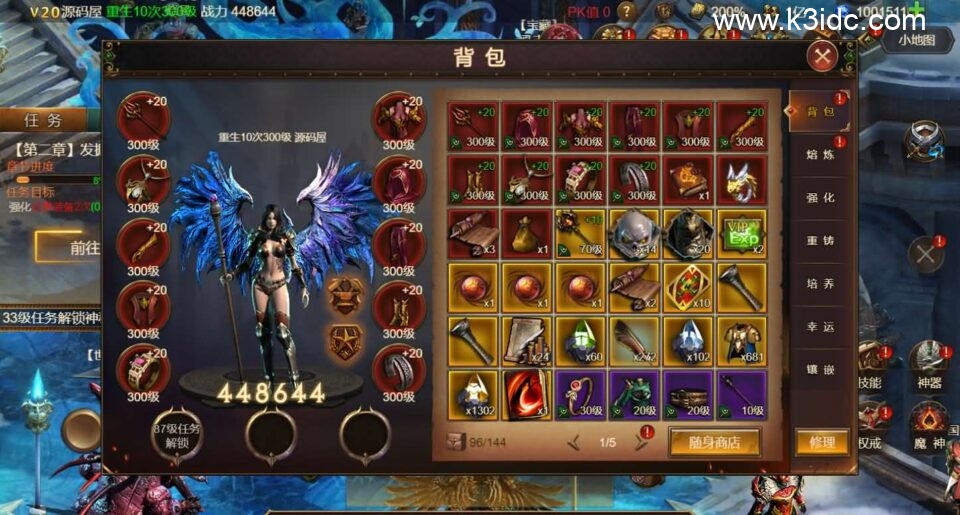Open the 任务 quest tab
960x515 pixels.
[x=42, y=119]
